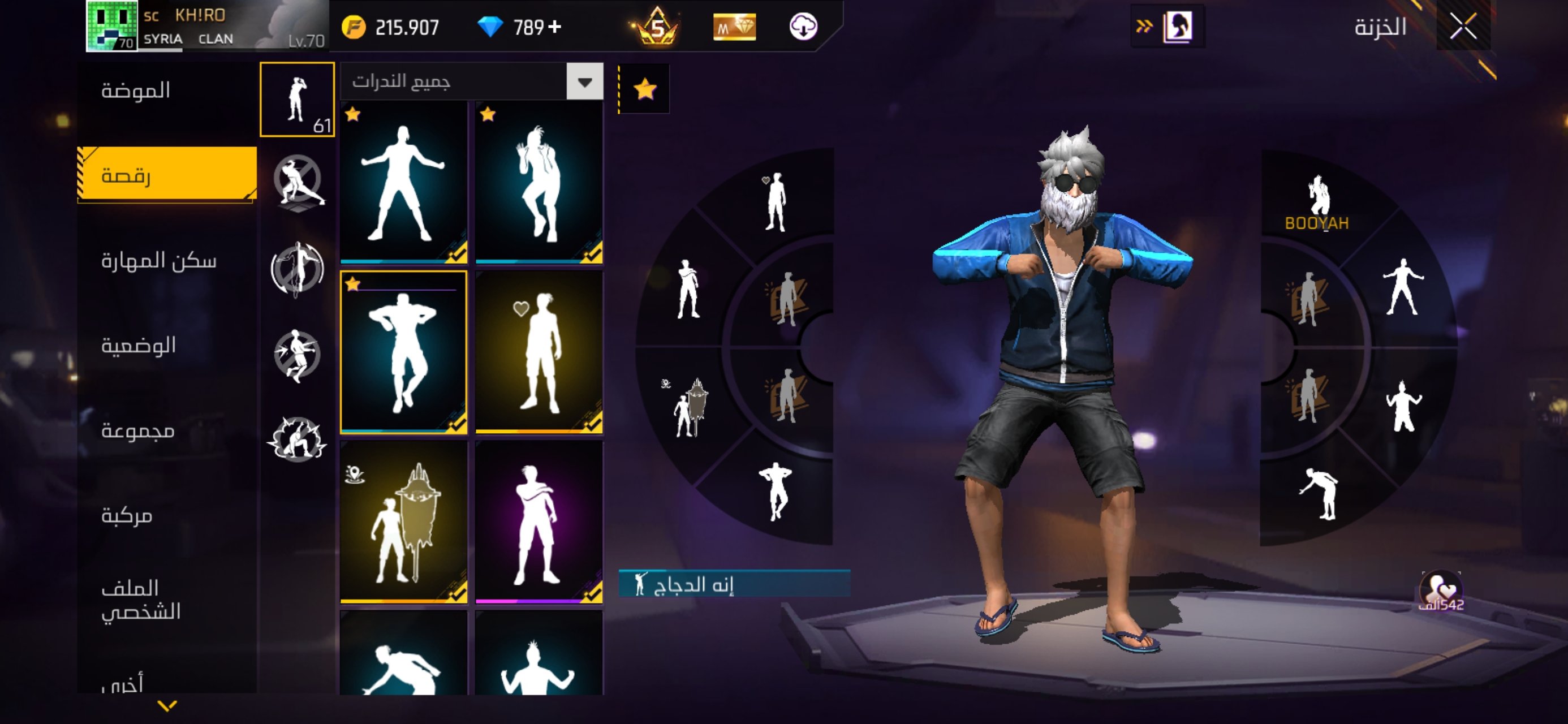Open the الملف الشخصي (profile) category
This screenshot has height=724, width=1568.
click(141, 600)
